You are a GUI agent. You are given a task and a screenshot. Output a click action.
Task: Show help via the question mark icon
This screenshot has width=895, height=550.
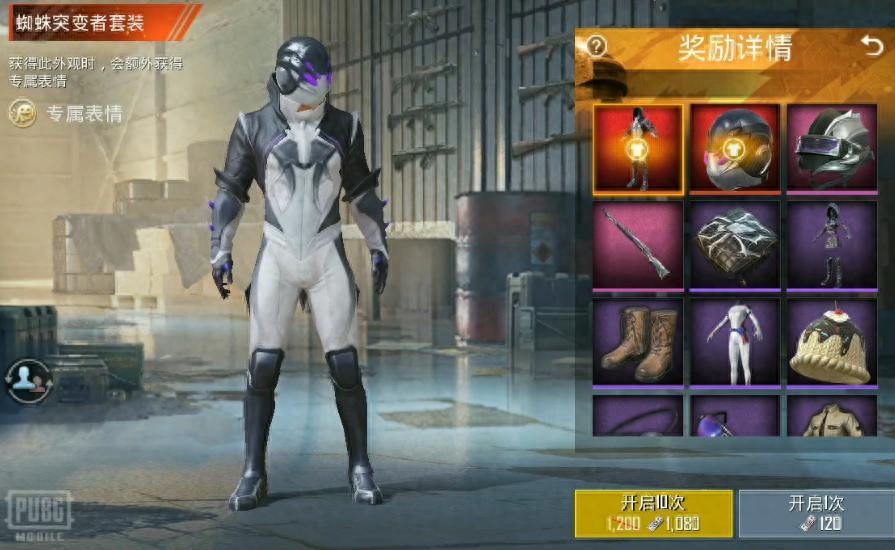(x=597, y=45)
